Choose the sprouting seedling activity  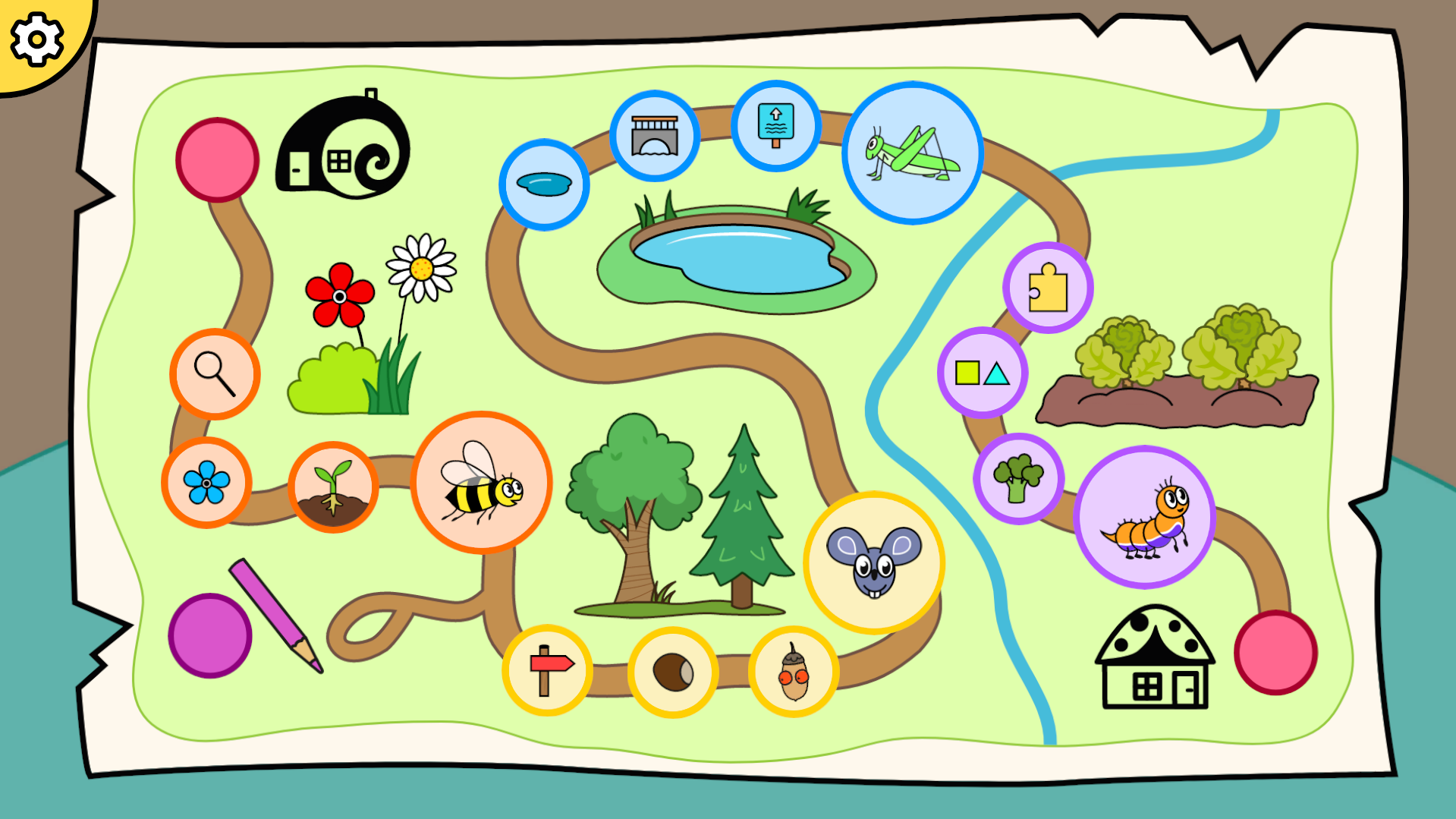pyautogui.click(x=333, y=487)
